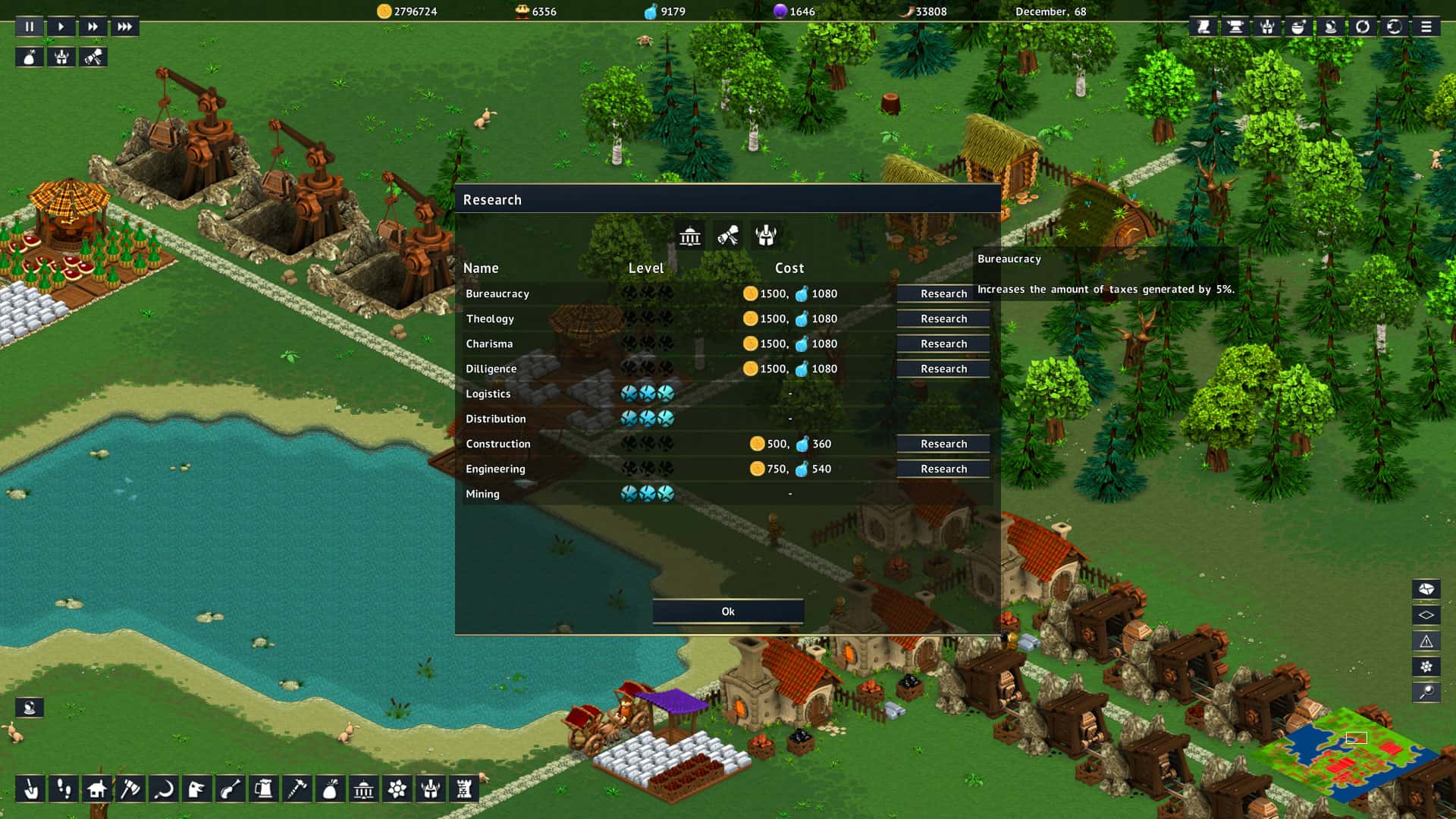This screenshot has width=1456, height=819.
Task: Switch to the temple research category
Action: click(x=690, y=237)
